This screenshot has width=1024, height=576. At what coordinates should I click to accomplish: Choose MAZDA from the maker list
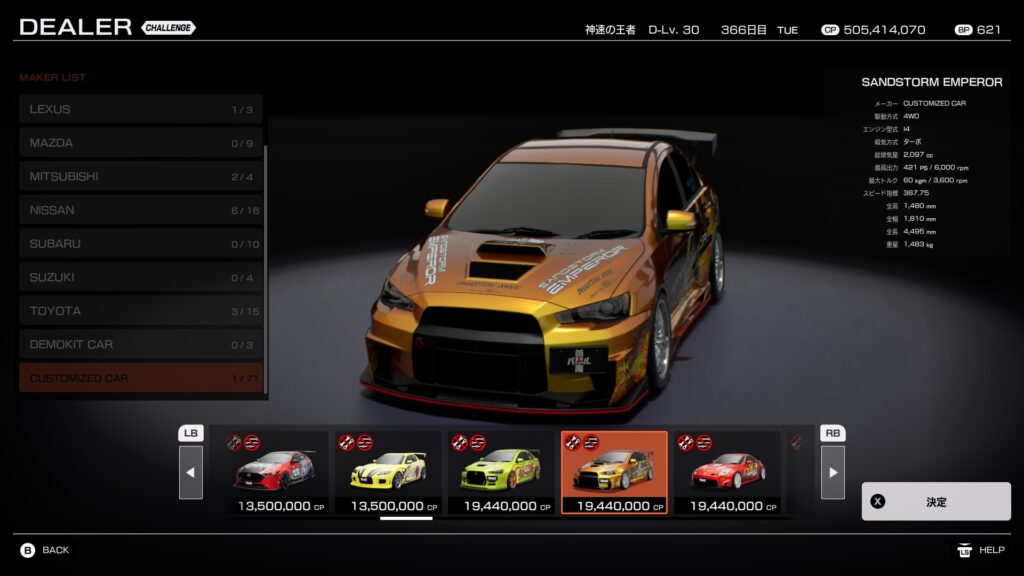click(x=140, y=143)
